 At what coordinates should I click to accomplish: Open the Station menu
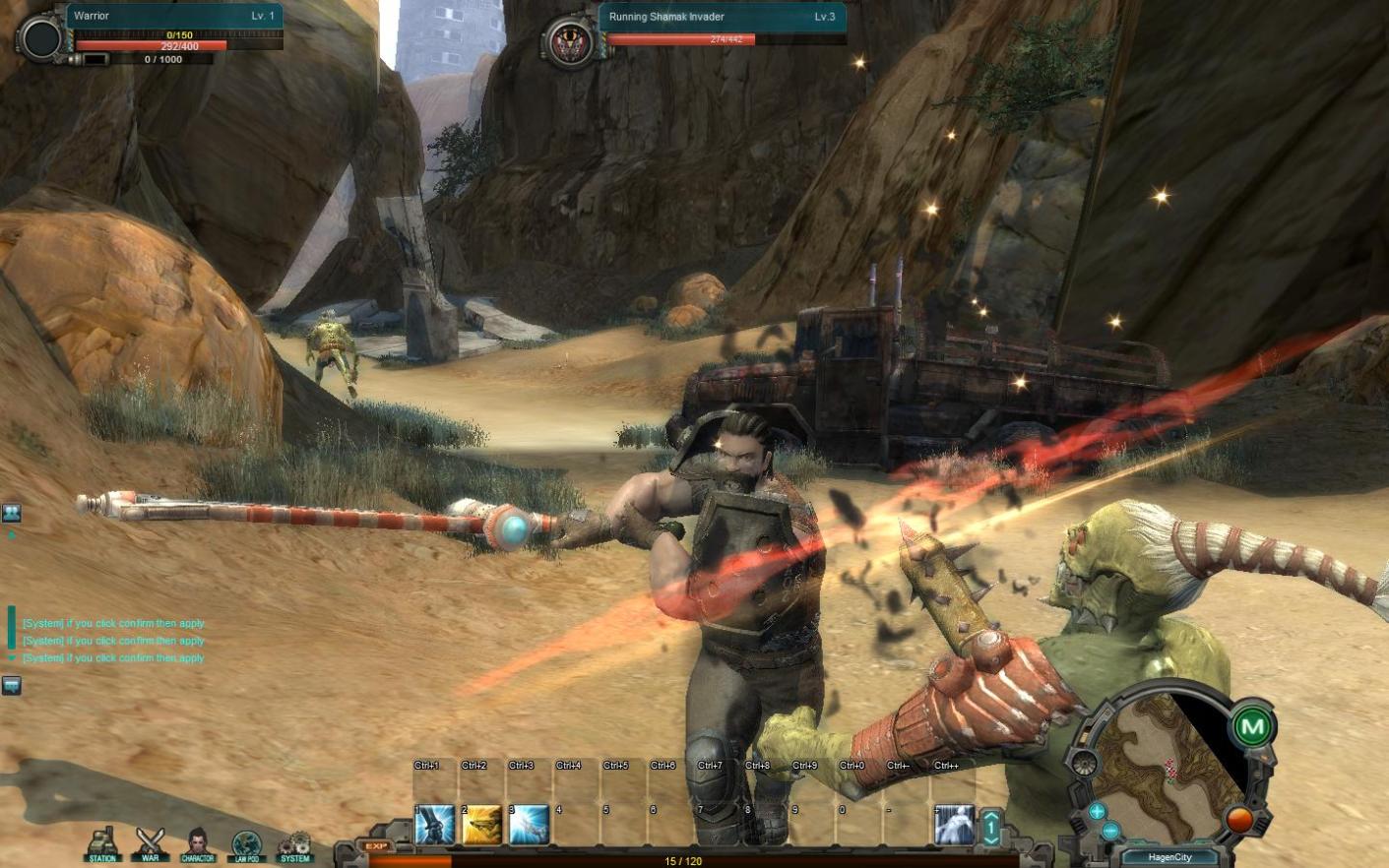click(102, 843)
